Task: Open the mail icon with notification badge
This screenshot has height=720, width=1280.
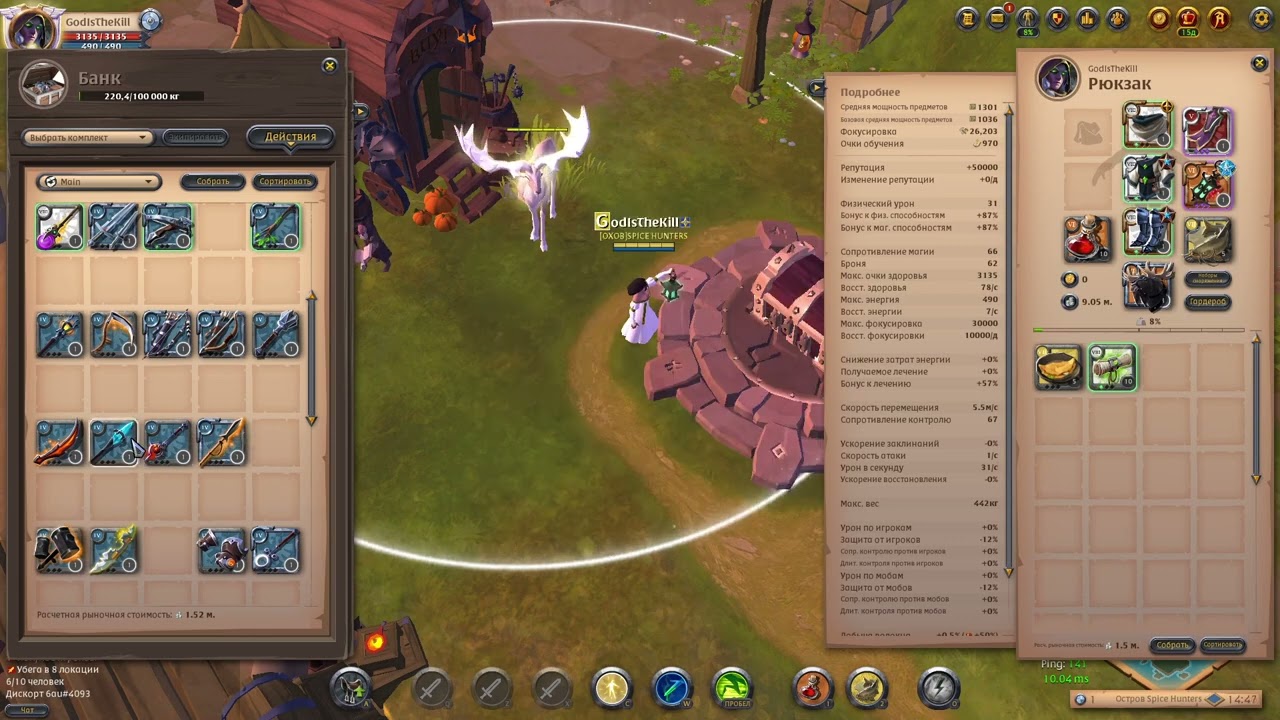Action: (997, 18)
